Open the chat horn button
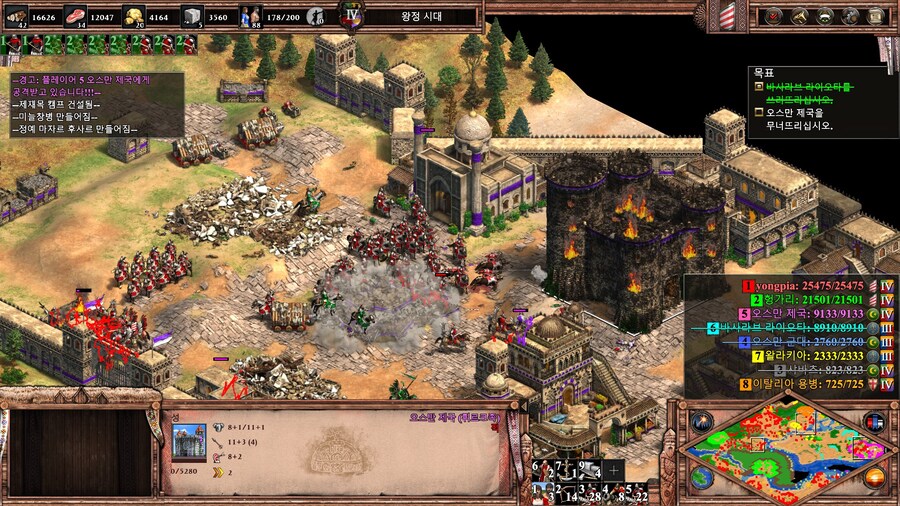This screenshot has height=506, width=900. click(800, 16)
